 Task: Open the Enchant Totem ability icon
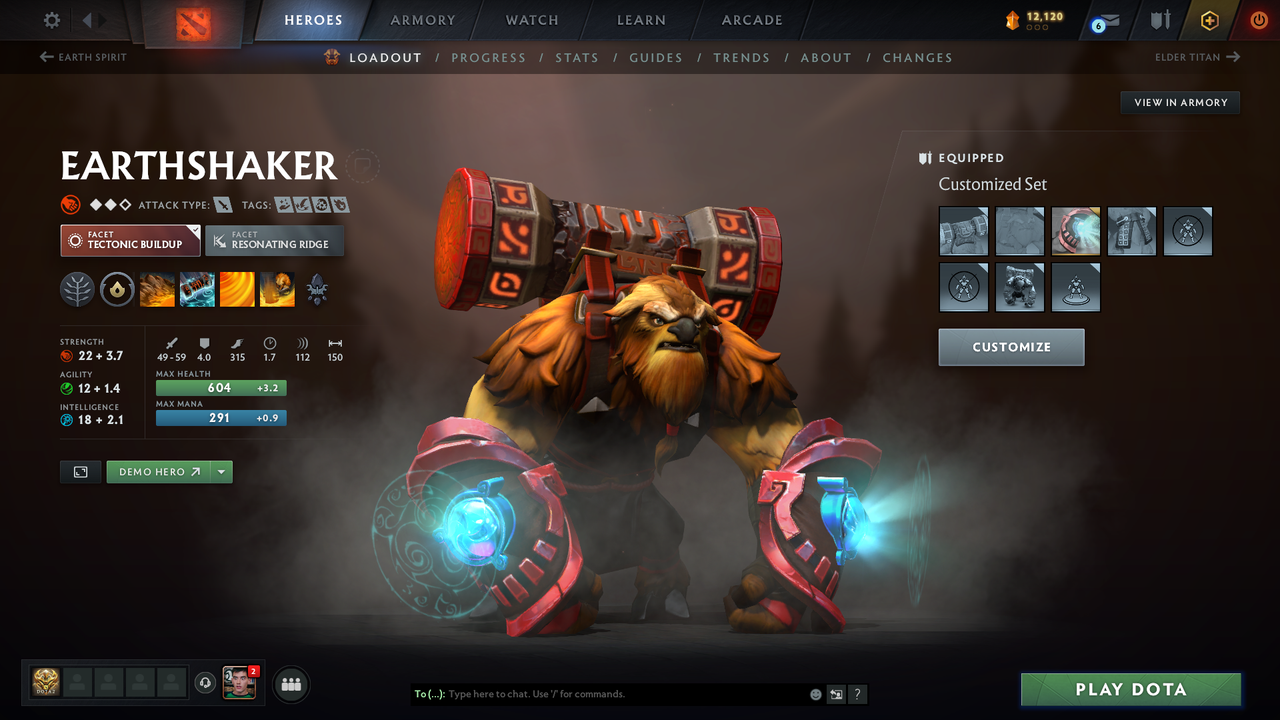tap(197, 289)
